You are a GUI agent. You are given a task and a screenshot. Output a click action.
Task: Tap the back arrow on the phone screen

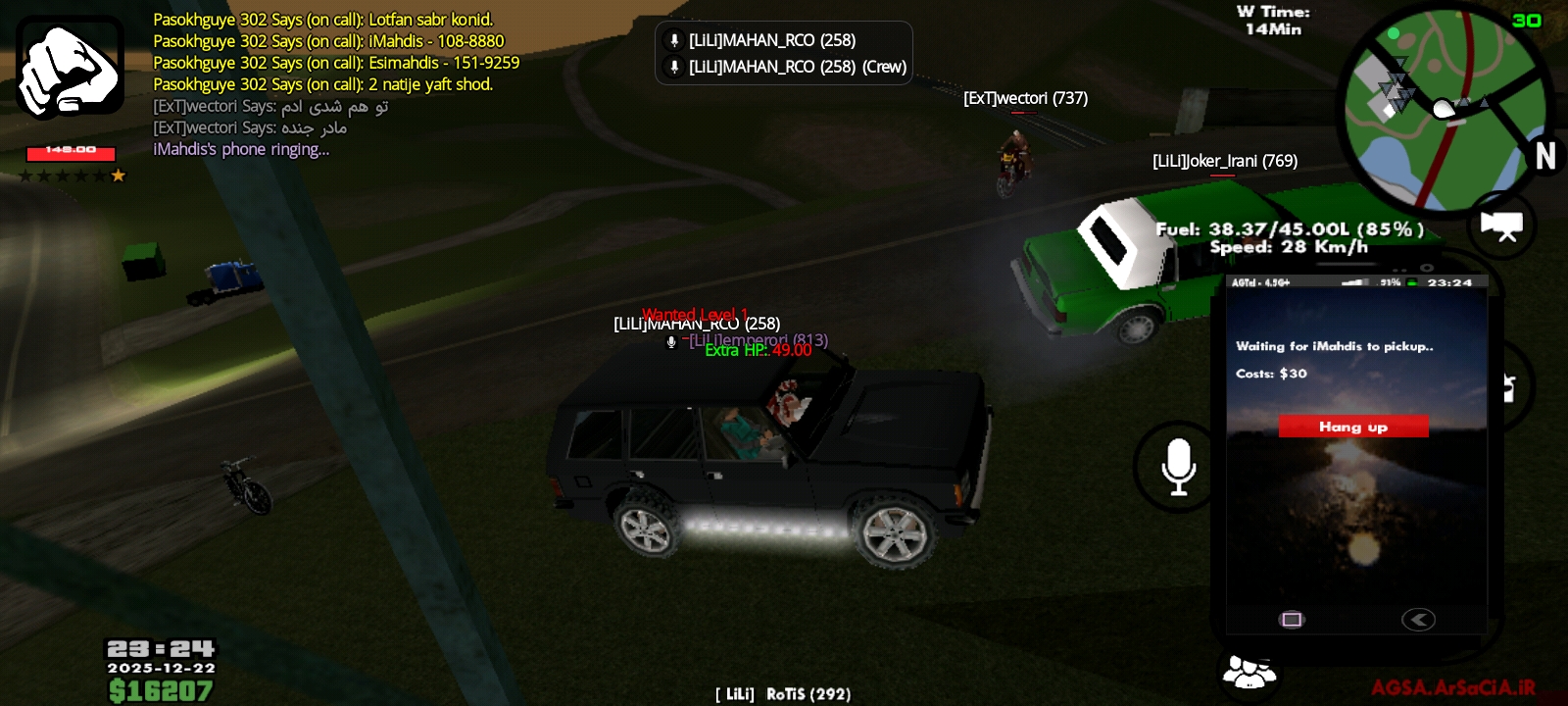(x=1418, y=620)
